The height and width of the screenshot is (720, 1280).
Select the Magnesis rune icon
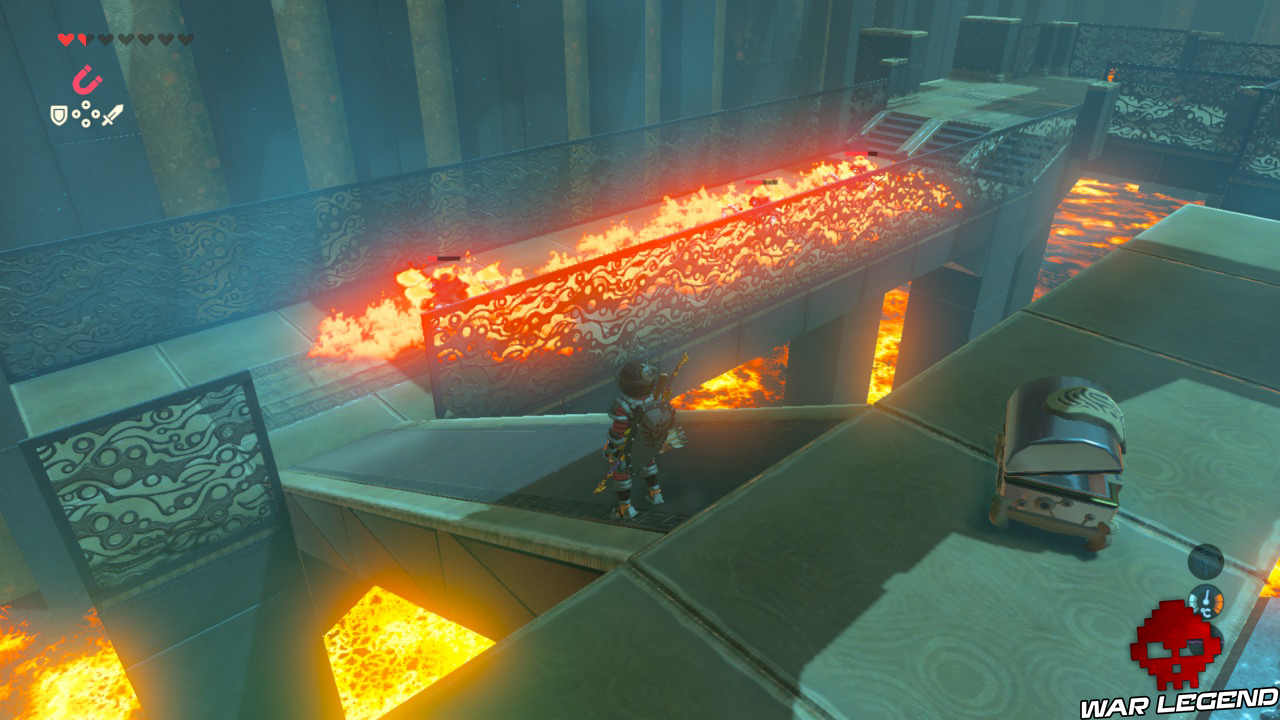tap(88, 80)
